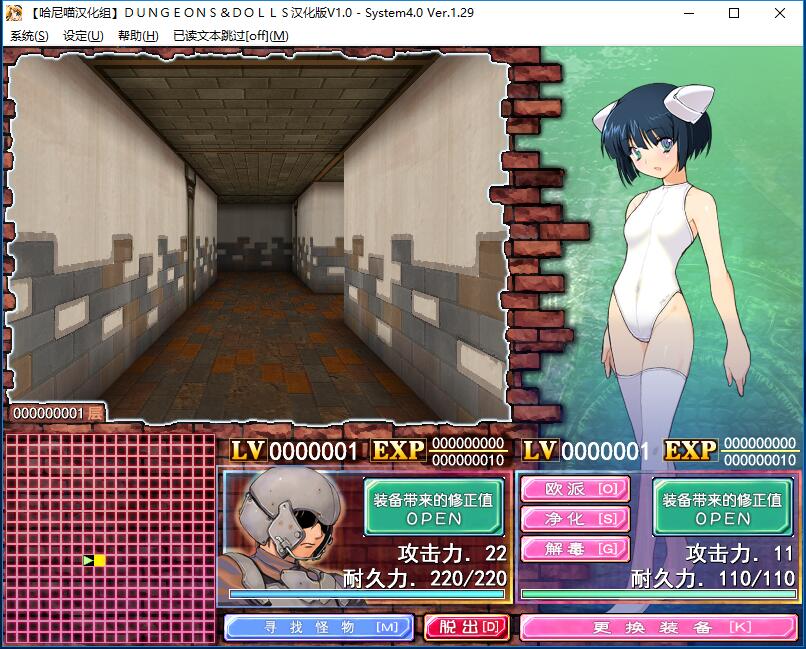Open the soldier's equipment modifier panel

(x=433, y=507)
